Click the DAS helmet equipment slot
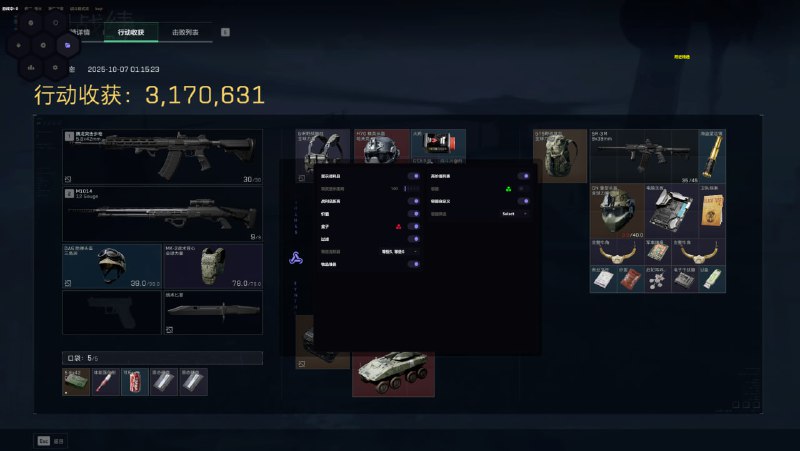800x451 pixels. pyautogui.click(x=111, y=267)
